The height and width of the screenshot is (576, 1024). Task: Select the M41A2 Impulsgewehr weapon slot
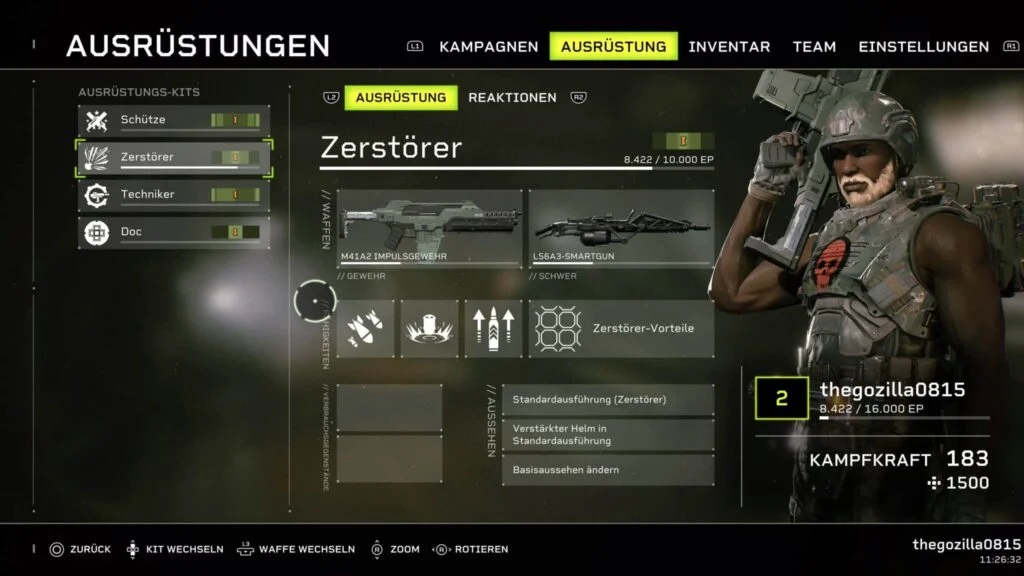[x=429, y=229]
